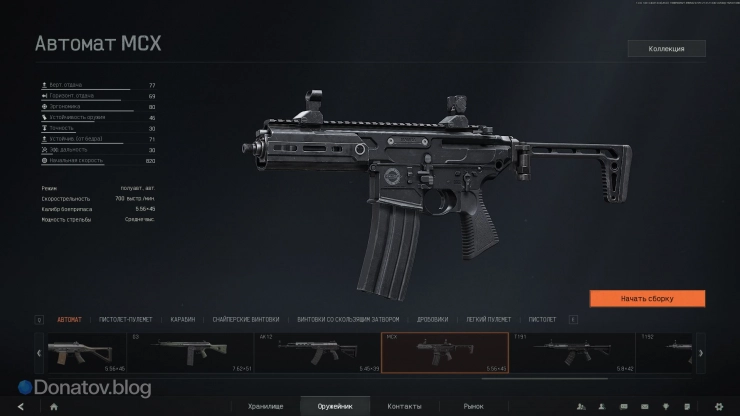740x416 pixels.
Task: Switch to the Легкий пулемет category
Action: 489,320
